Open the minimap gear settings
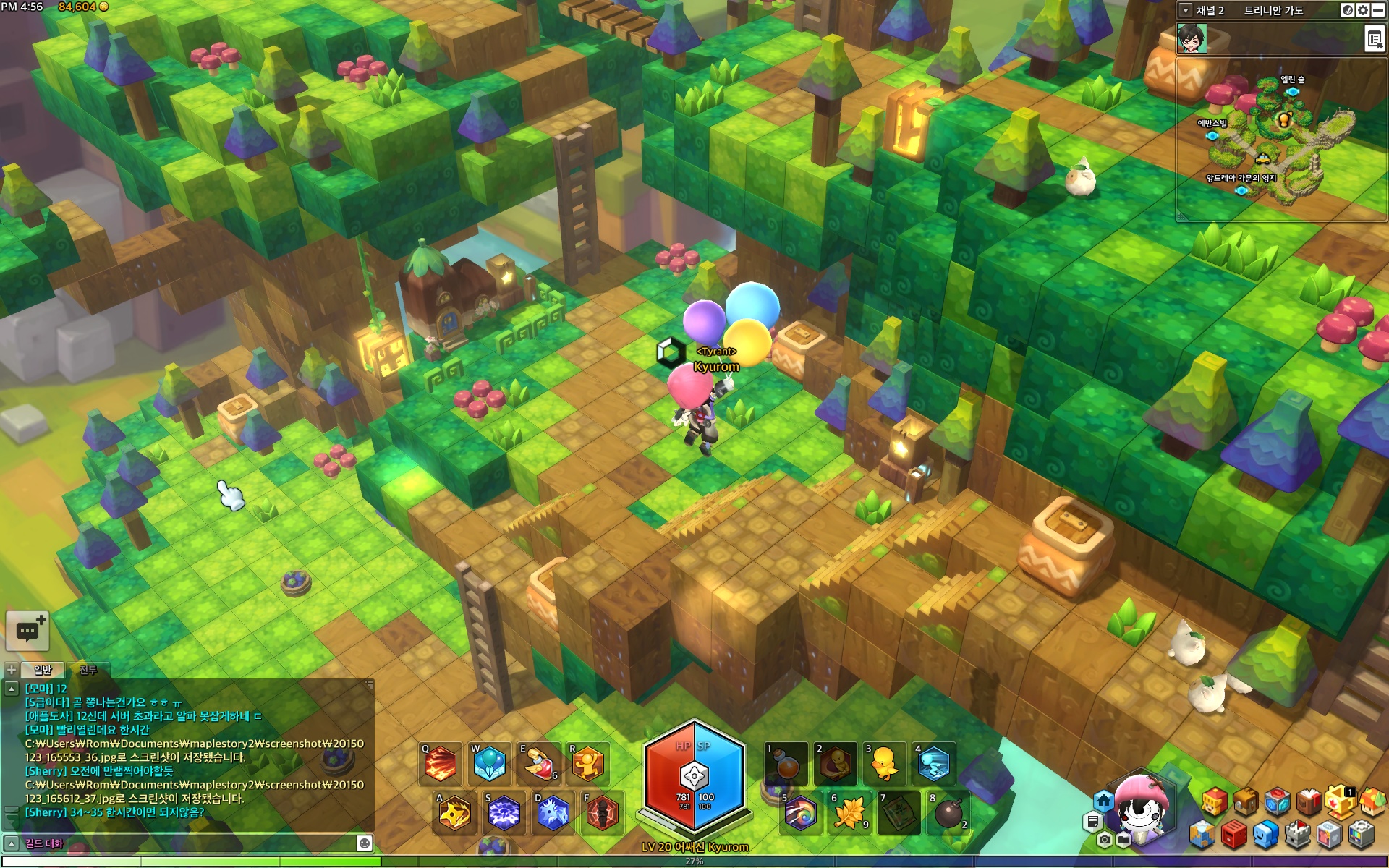The image size is (1389, 868). click(1363, 10)
